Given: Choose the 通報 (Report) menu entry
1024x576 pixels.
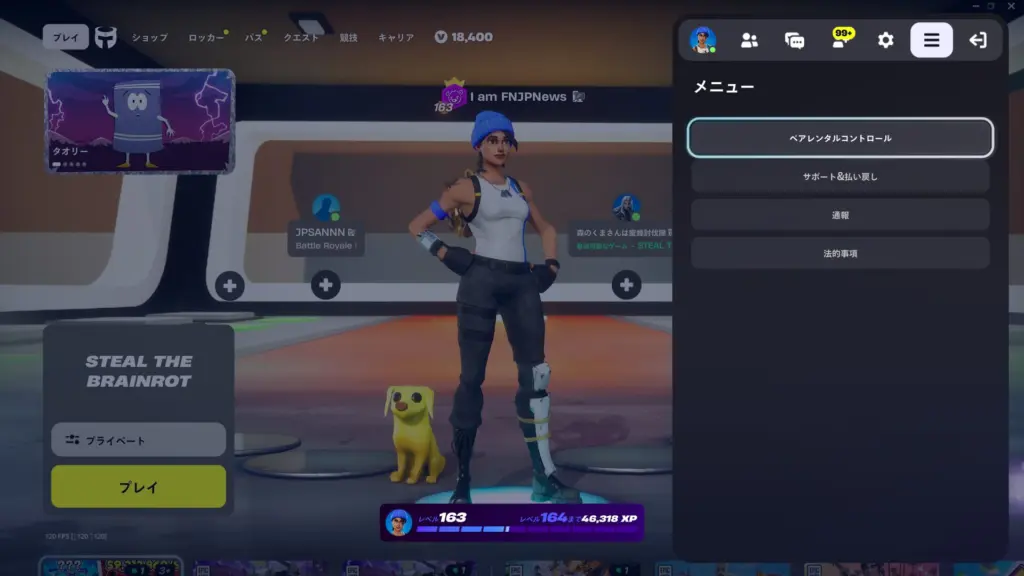Looking at the screenshot, I should point(840,215).
